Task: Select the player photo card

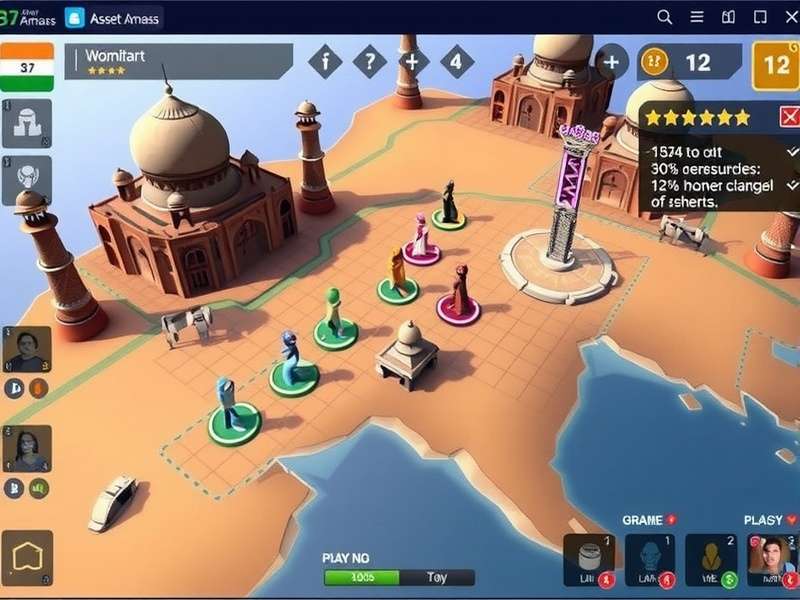Action: point(771,560)
